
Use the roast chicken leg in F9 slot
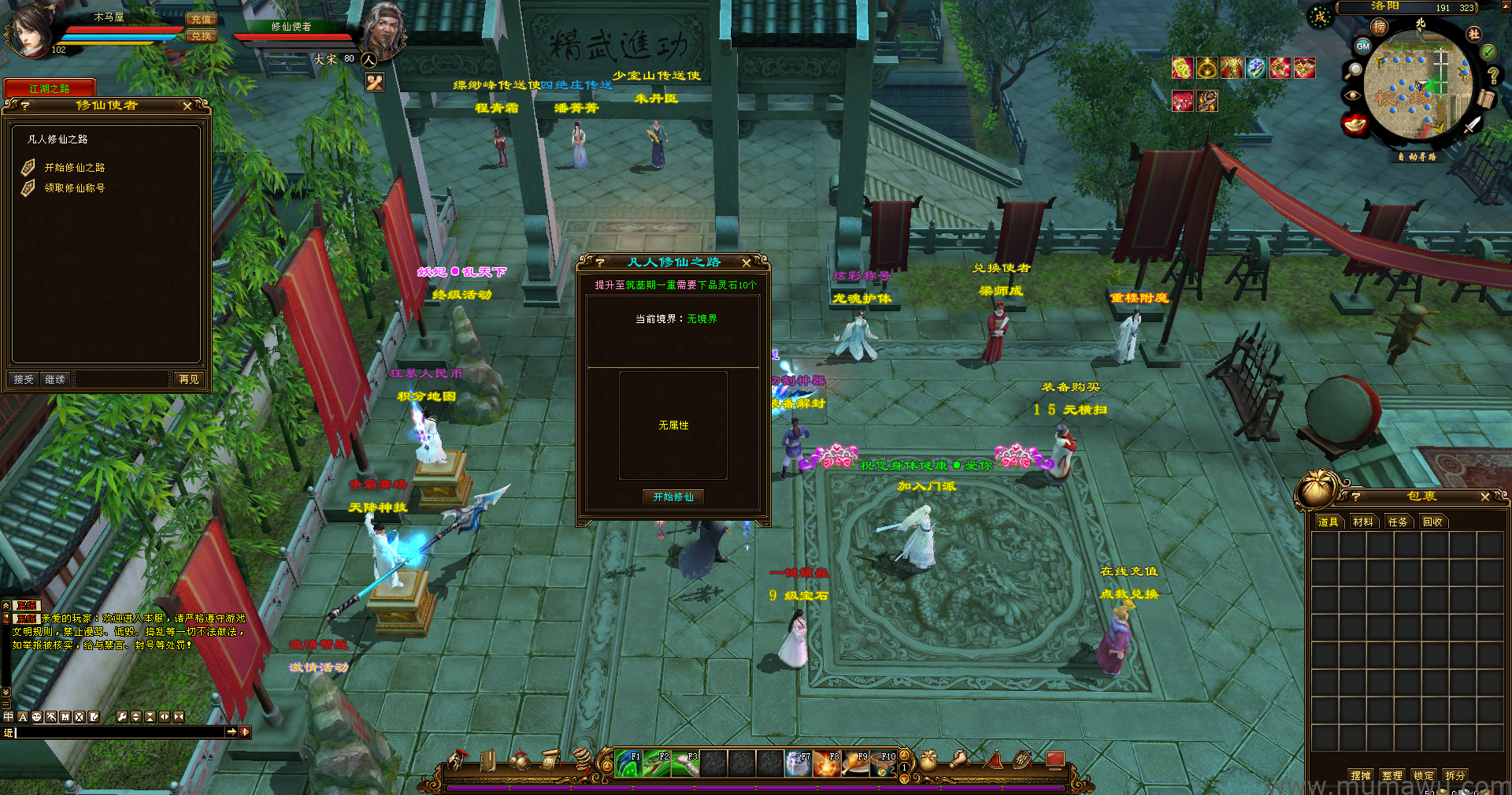pyautogui.click(x=856, y=763)
